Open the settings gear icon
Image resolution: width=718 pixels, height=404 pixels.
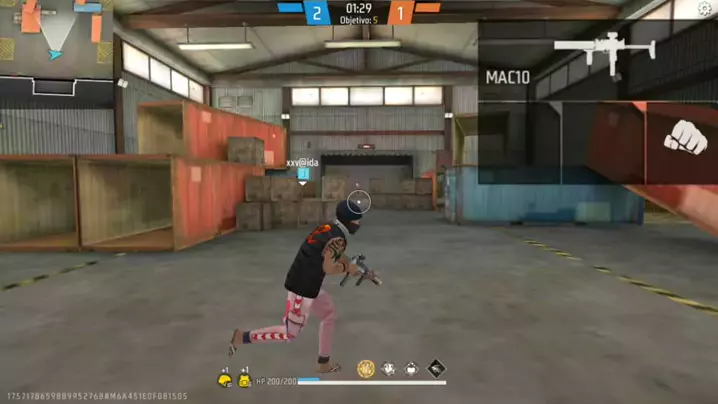click(706, 9)
